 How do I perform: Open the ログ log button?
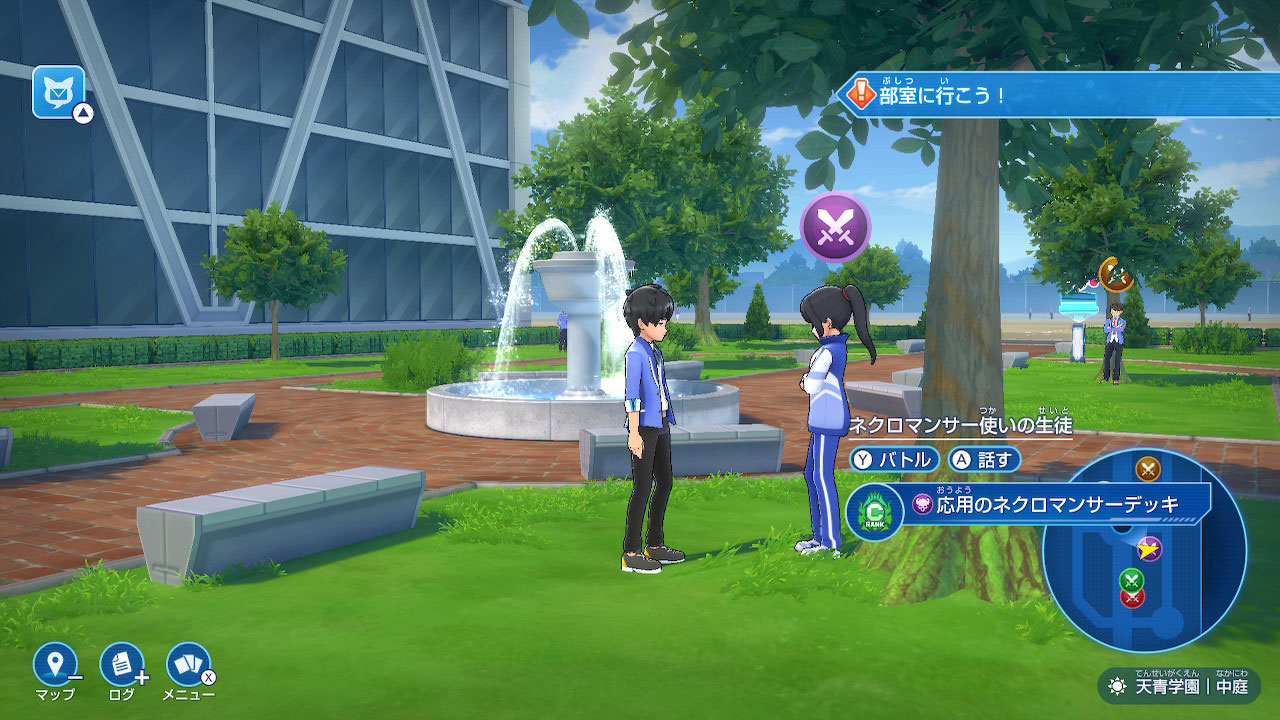121,665
